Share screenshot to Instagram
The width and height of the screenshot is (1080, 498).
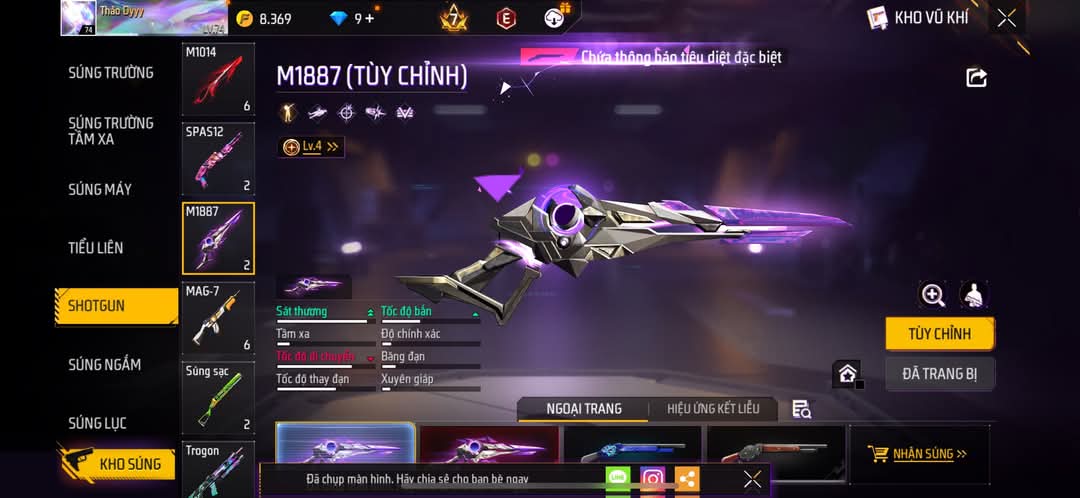(653, 479)
